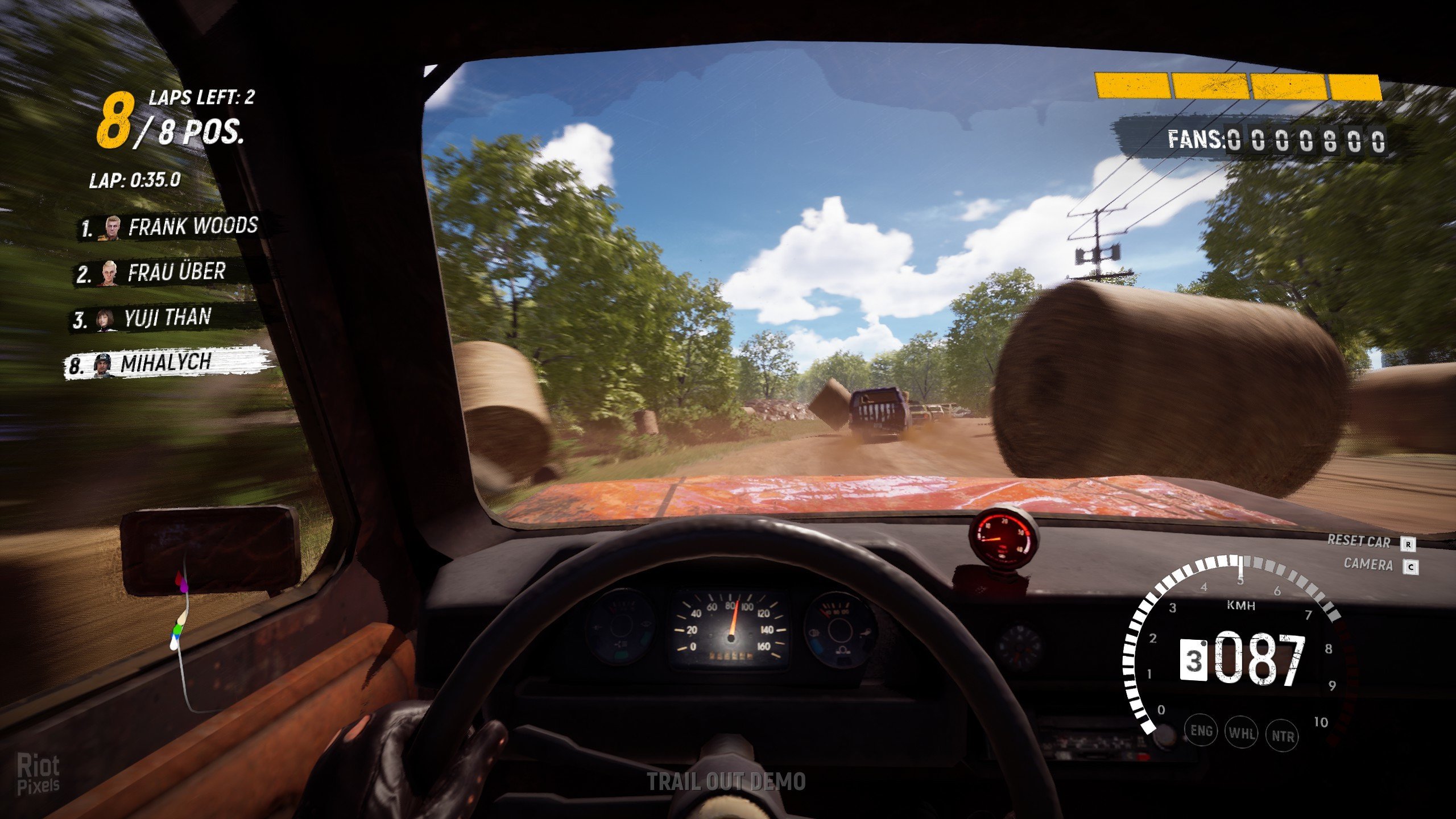
Task: Click the Riot Pixels watermark logo
Action: tap(38, 774)
